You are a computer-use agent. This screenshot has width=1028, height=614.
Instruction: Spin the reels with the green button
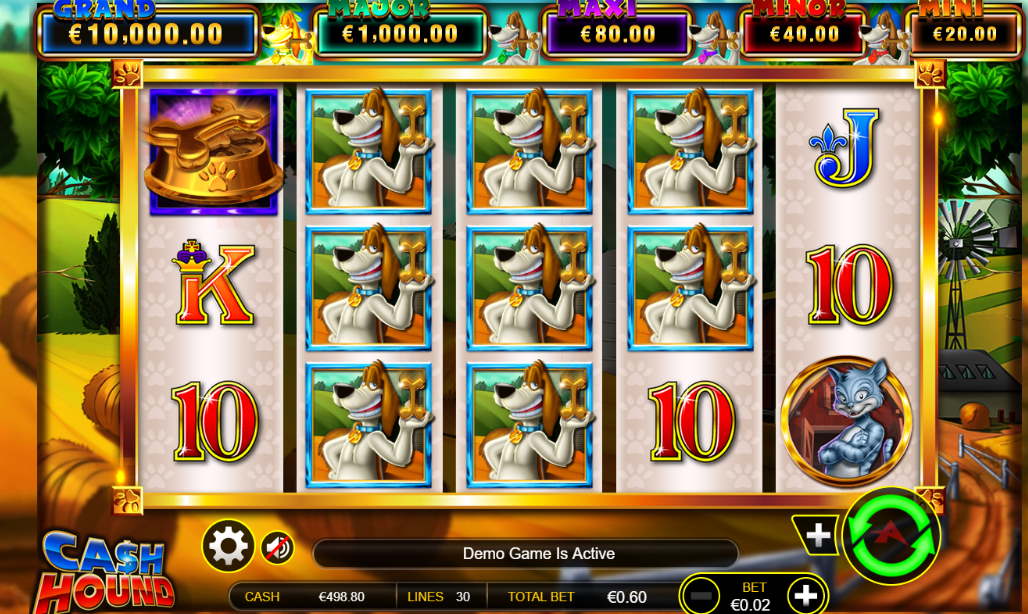pyautogui.click(x=891, y=537)
